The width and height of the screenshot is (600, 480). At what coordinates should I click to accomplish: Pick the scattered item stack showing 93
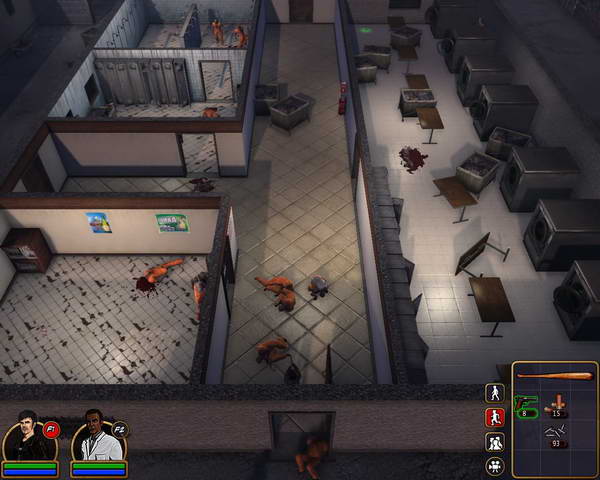point(555,434)
